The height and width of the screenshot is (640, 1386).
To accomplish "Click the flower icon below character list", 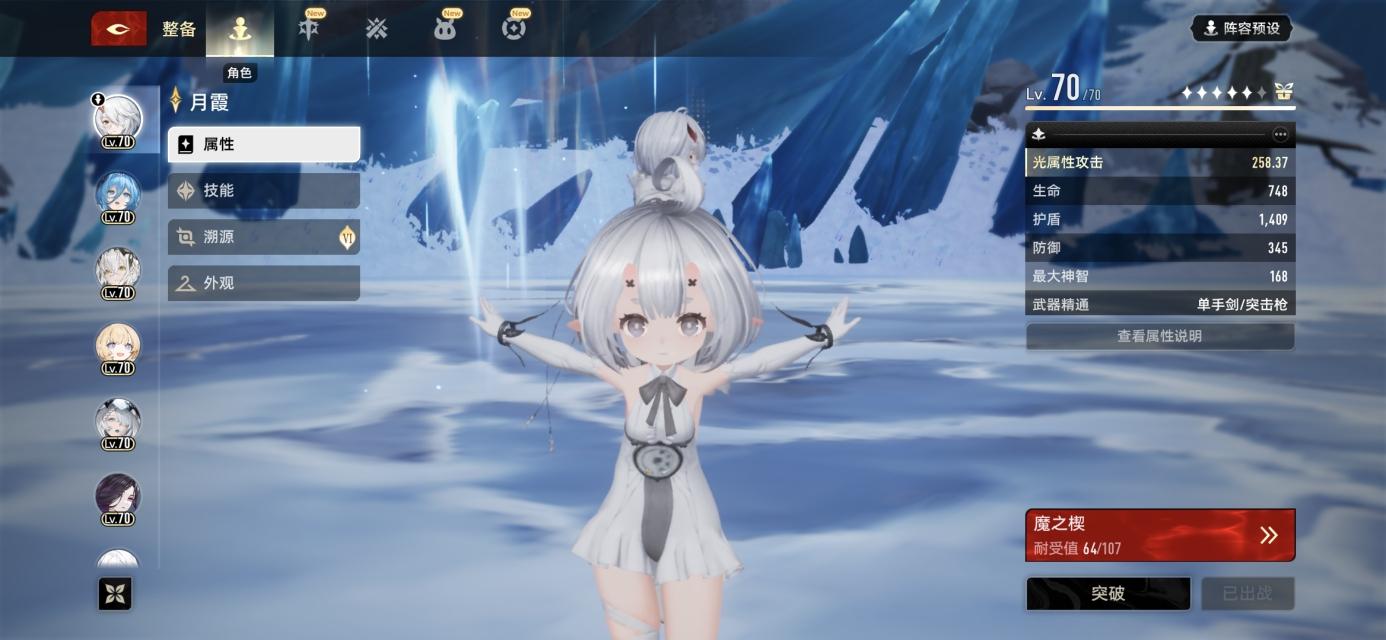I will (115, 595).
